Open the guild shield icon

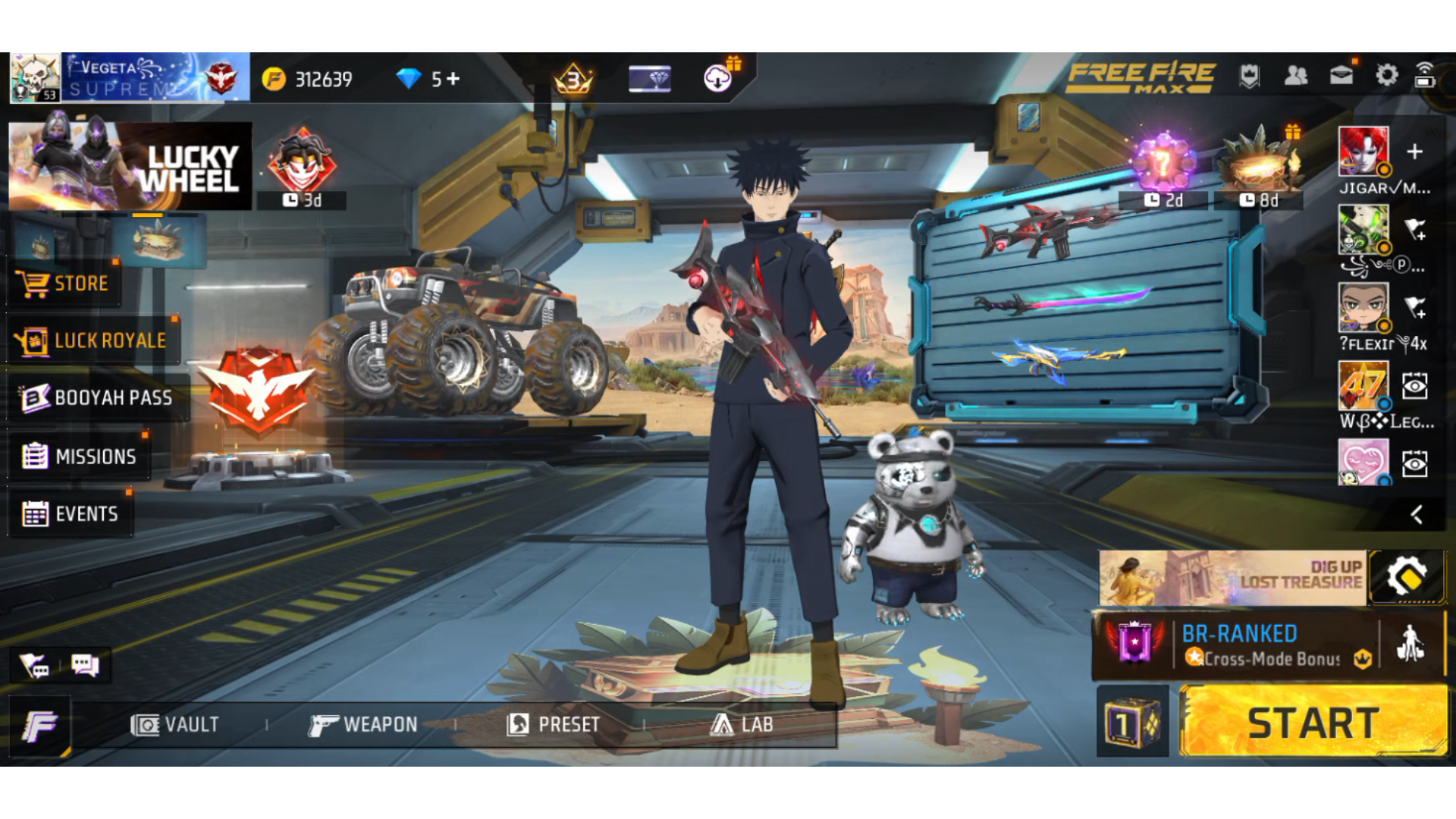click(x=1249, y=74)
